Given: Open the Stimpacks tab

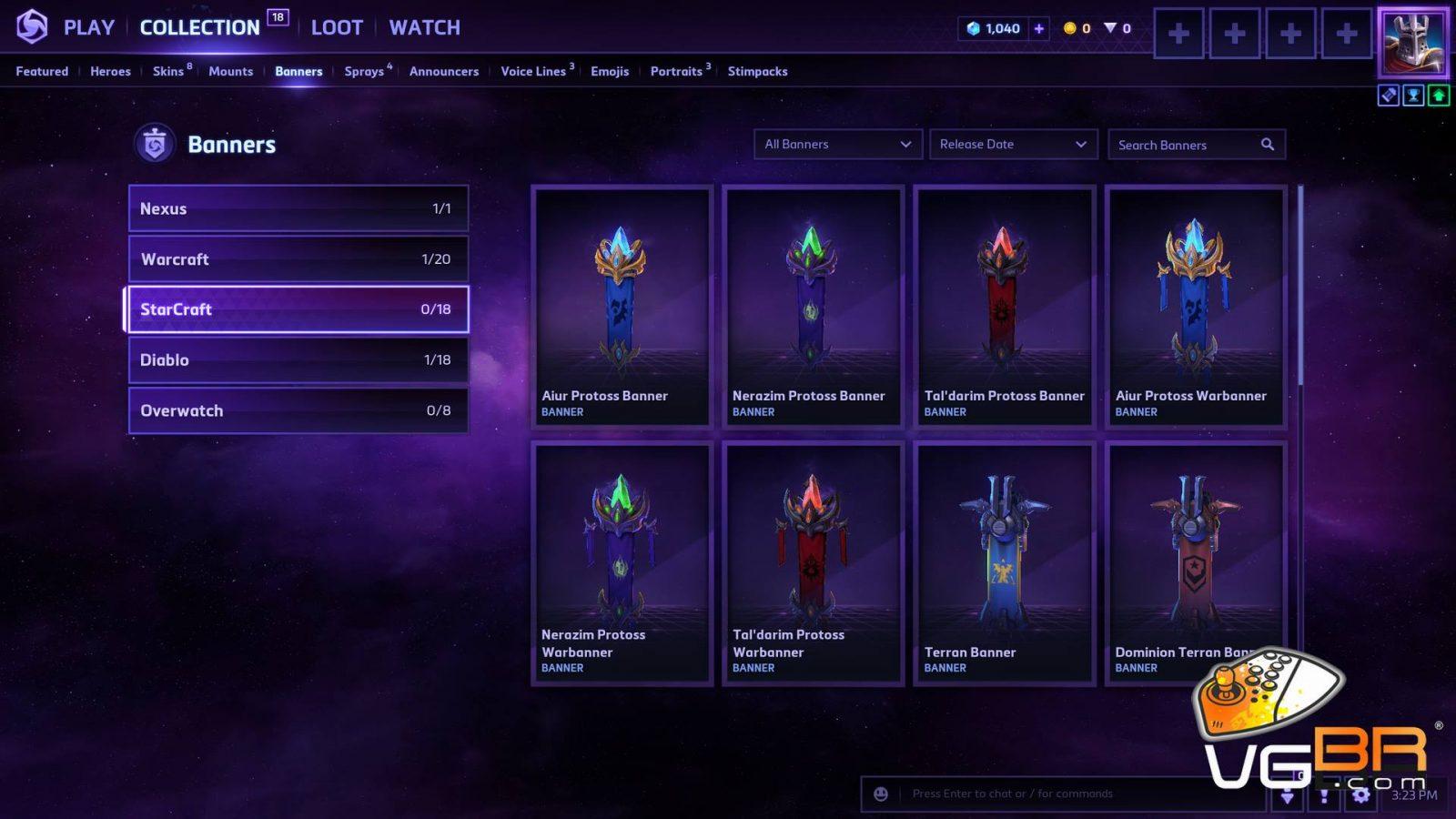Looking at the screenshot, I should (x=757, y=71).
